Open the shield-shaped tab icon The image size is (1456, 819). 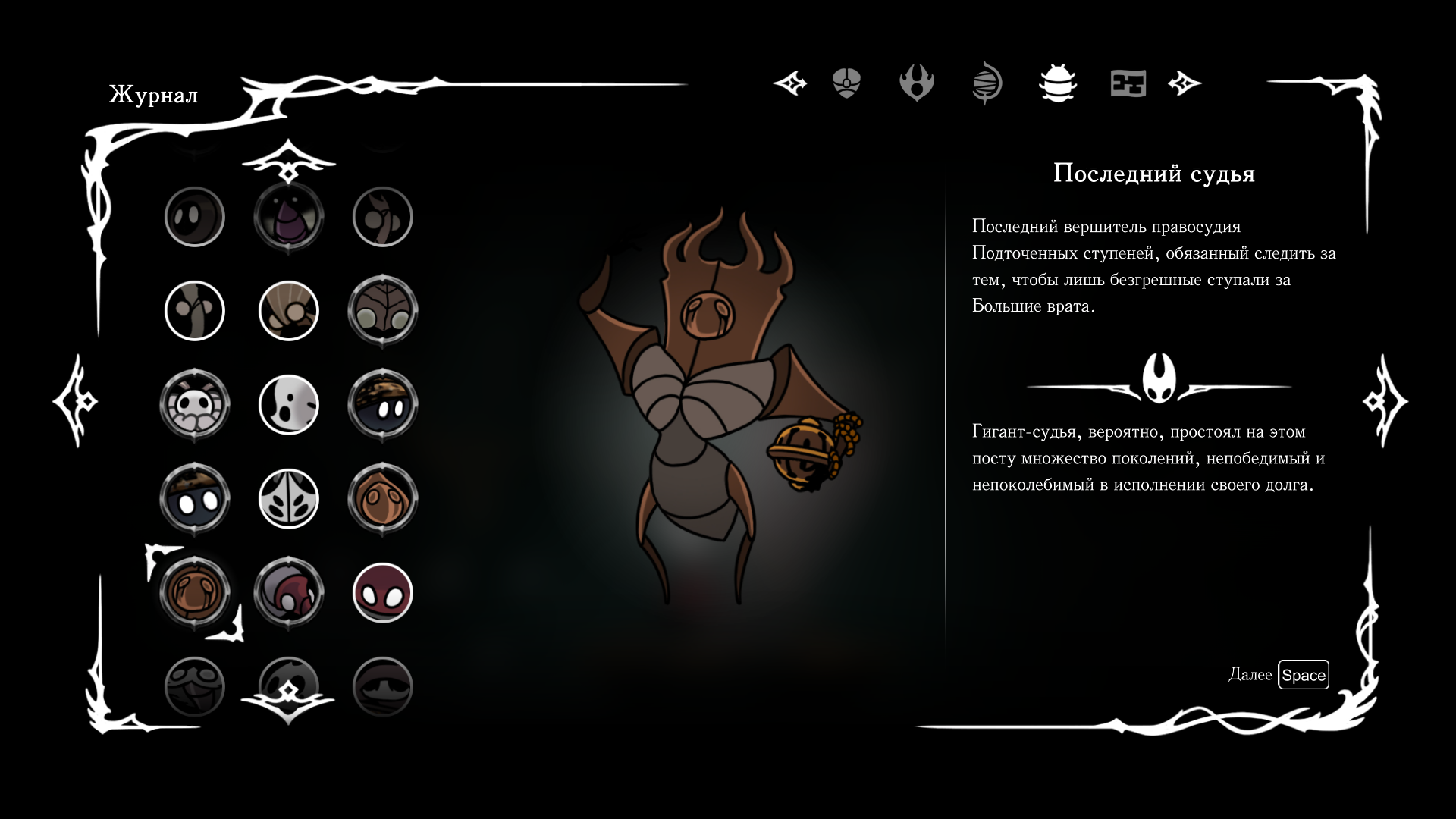click(846, 83)
